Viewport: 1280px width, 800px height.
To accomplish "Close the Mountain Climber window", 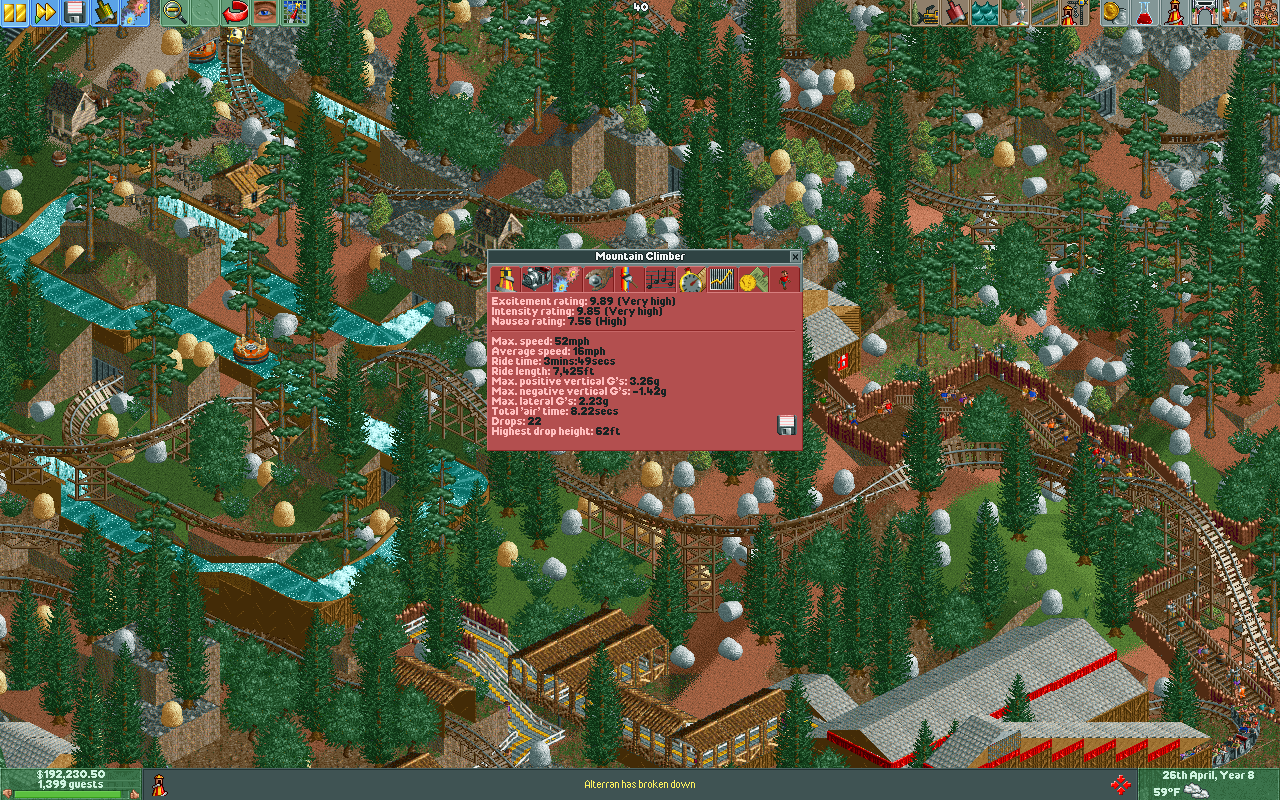I will [x=795, y=257].
